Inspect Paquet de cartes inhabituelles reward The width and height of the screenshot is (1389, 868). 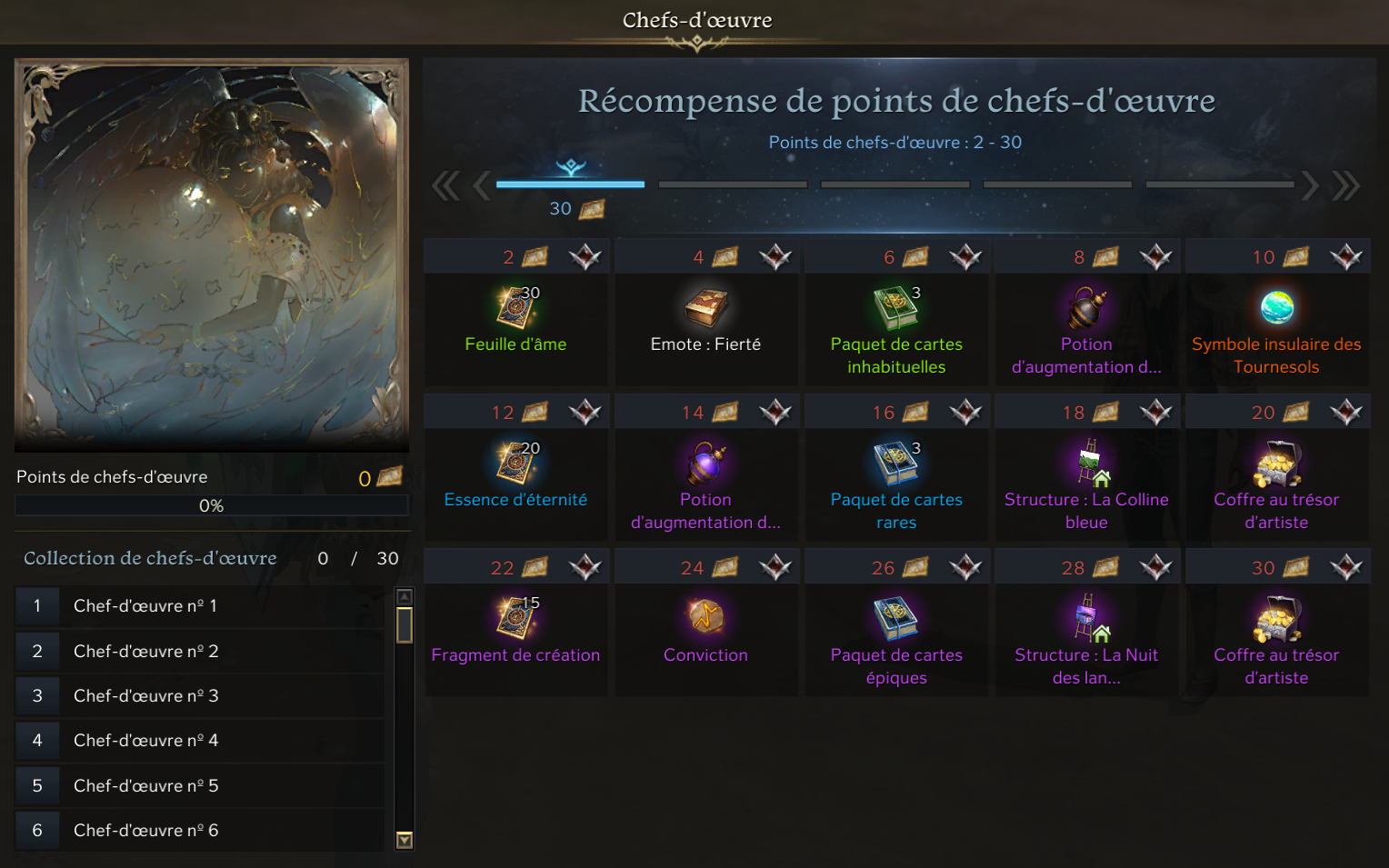tap(895, 308)
